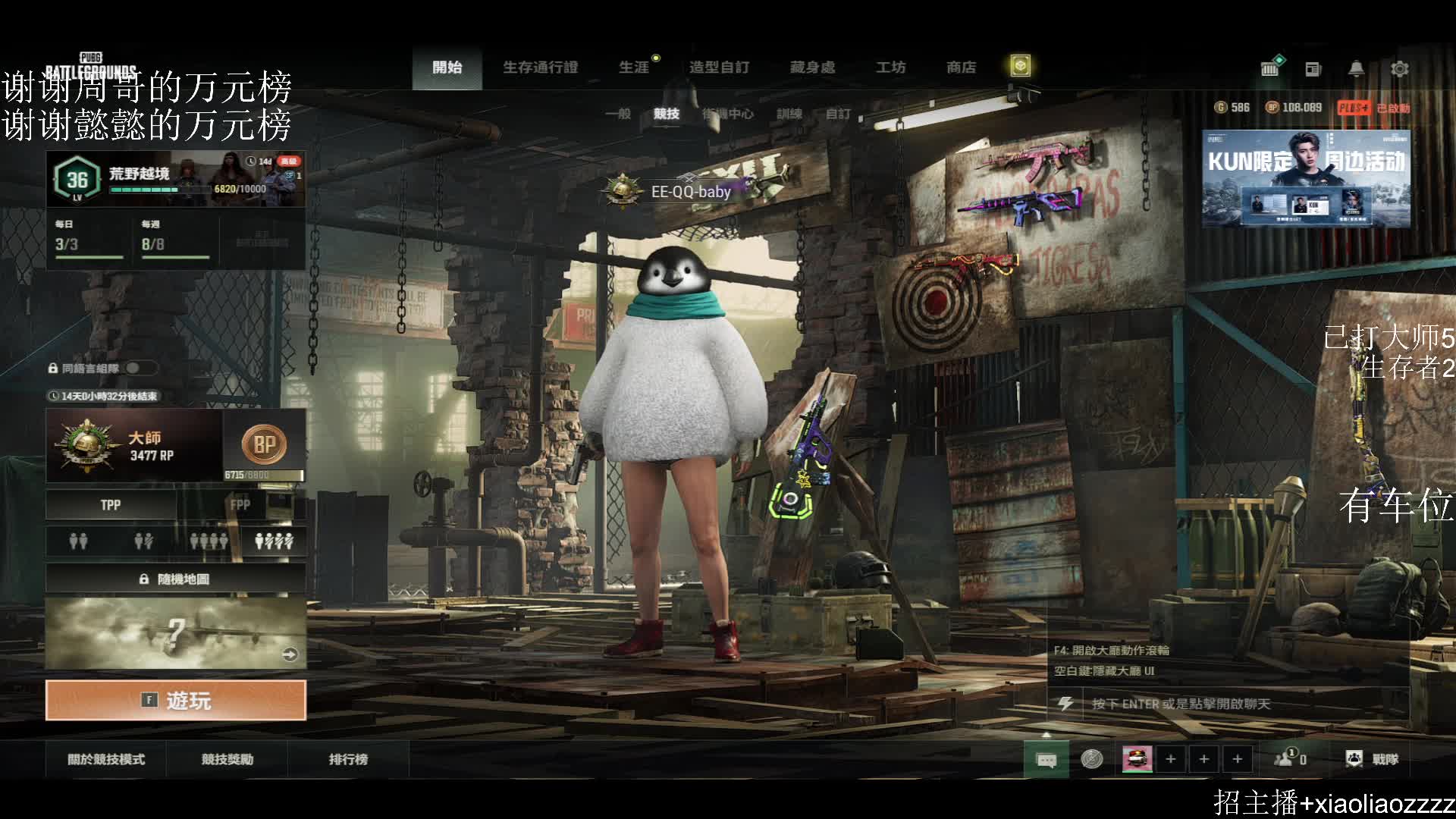Open the 排行榜 leaderboard
This screenshot has height=819, width=1456.
348,759
